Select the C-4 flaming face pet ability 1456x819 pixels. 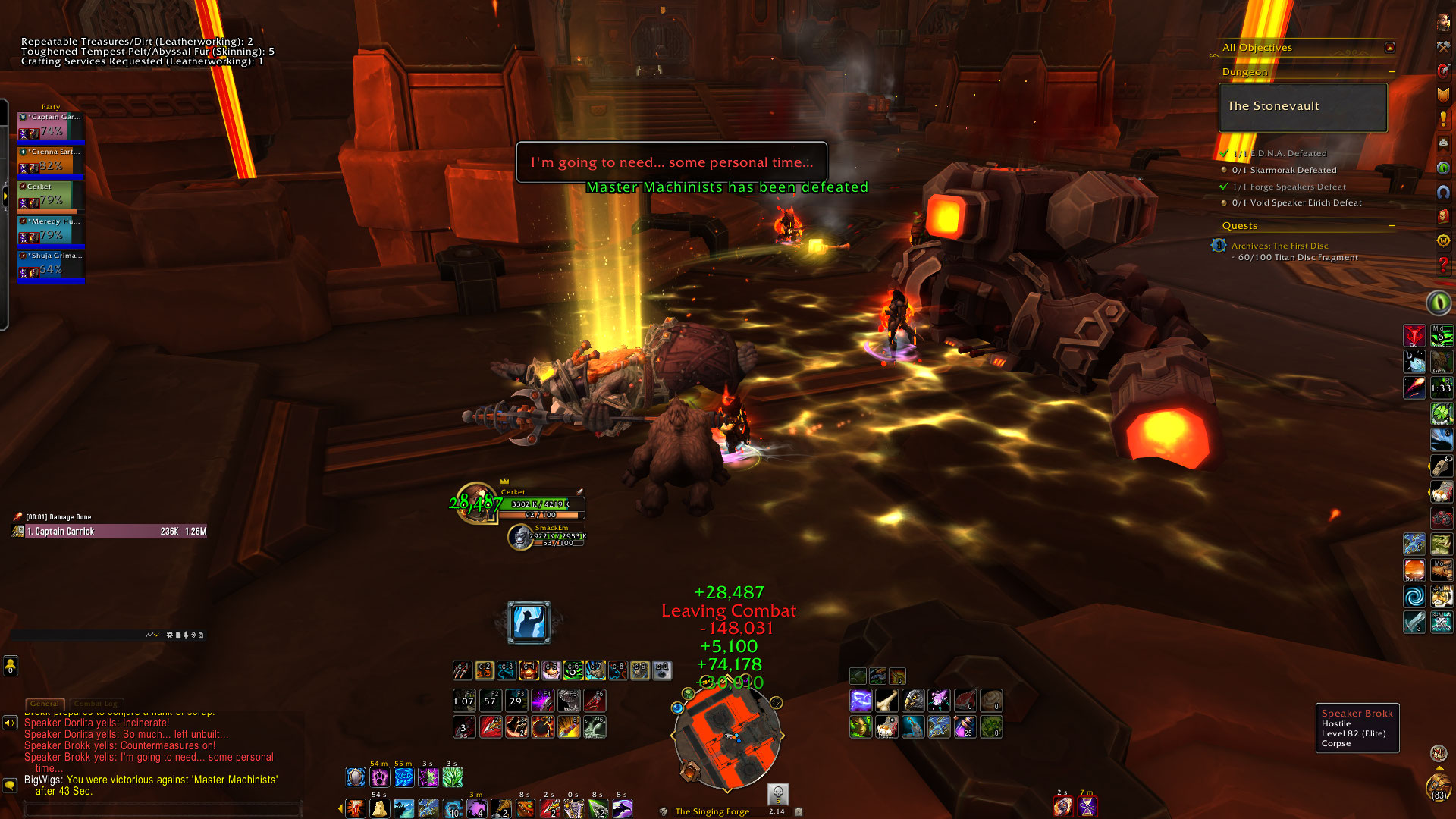tap(529, 670)
